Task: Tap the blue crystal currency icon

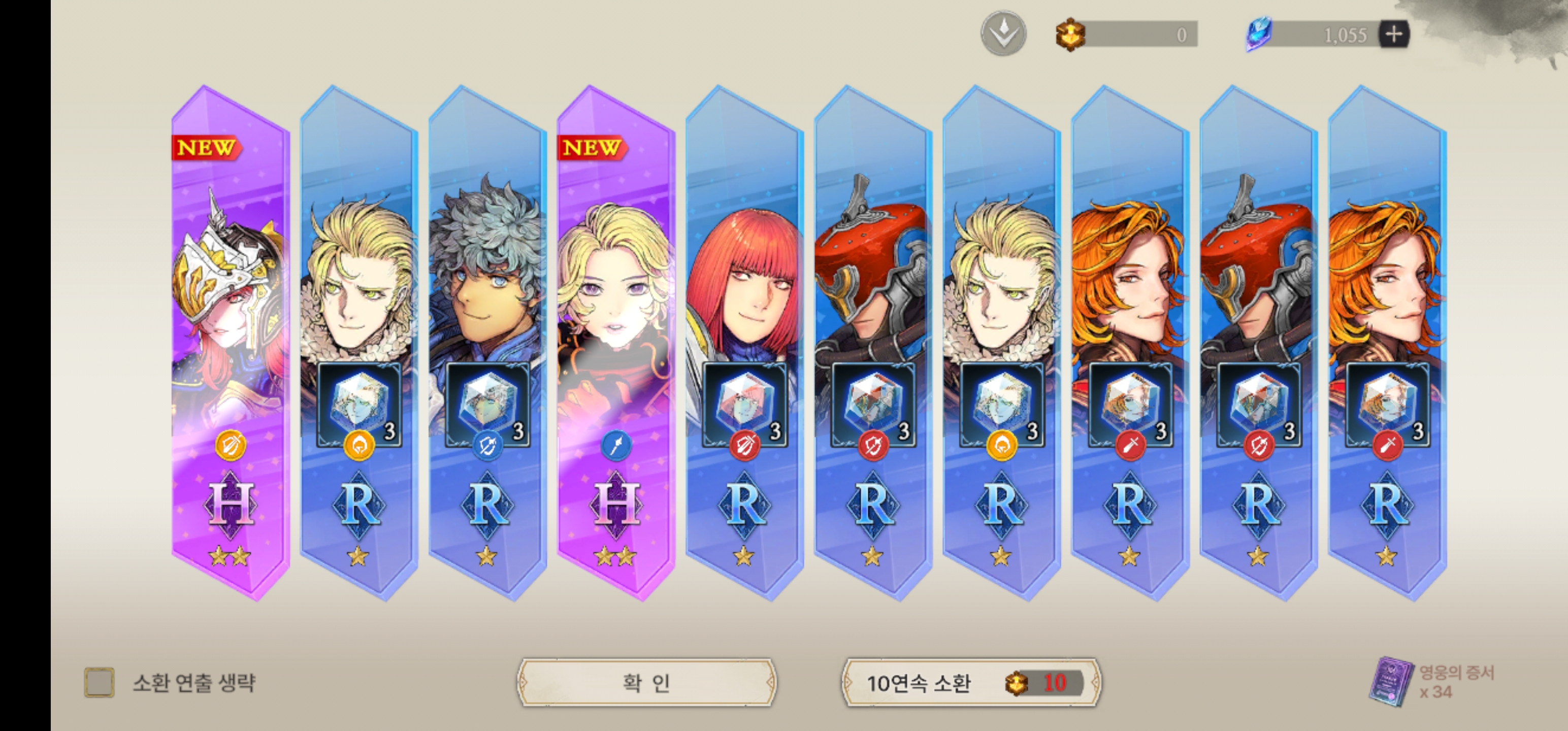Action: pyautogui.click(x=1258, y=34)
